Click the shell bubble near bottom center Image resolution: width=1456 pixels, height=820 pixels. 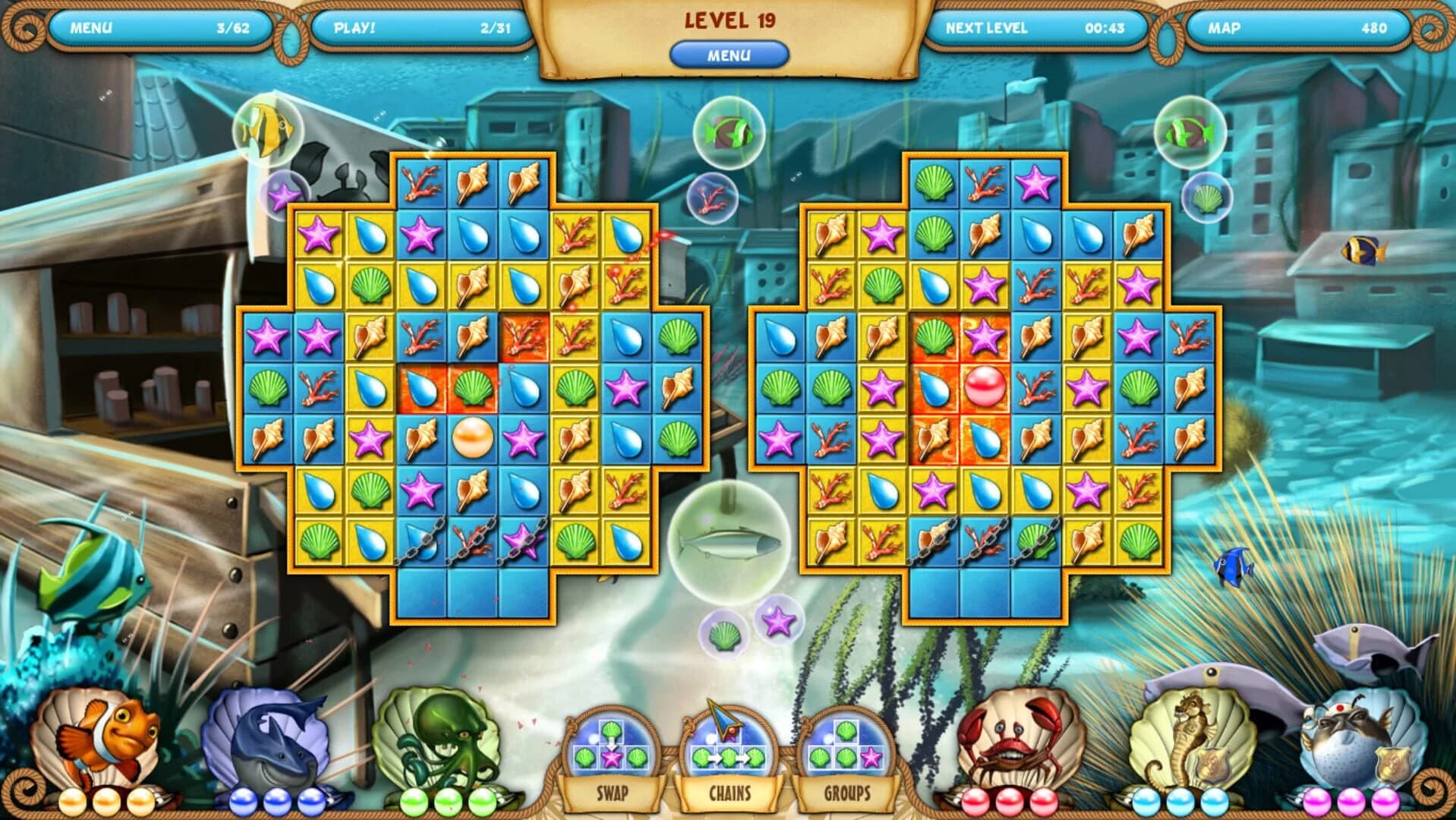pos(724,630)
